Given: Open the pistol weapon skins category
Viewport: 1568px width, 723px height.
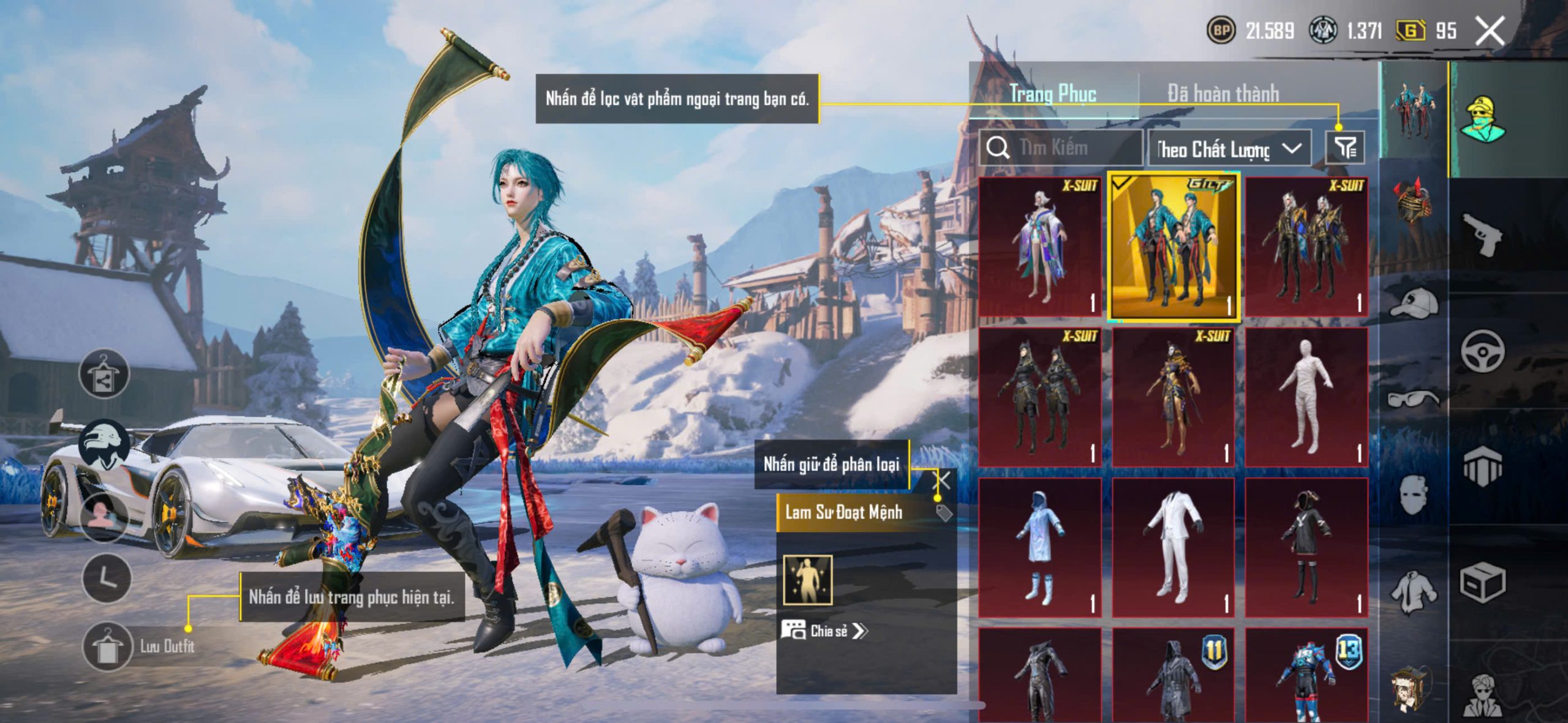Looking at the screenshot, I should click(1482, 234).
